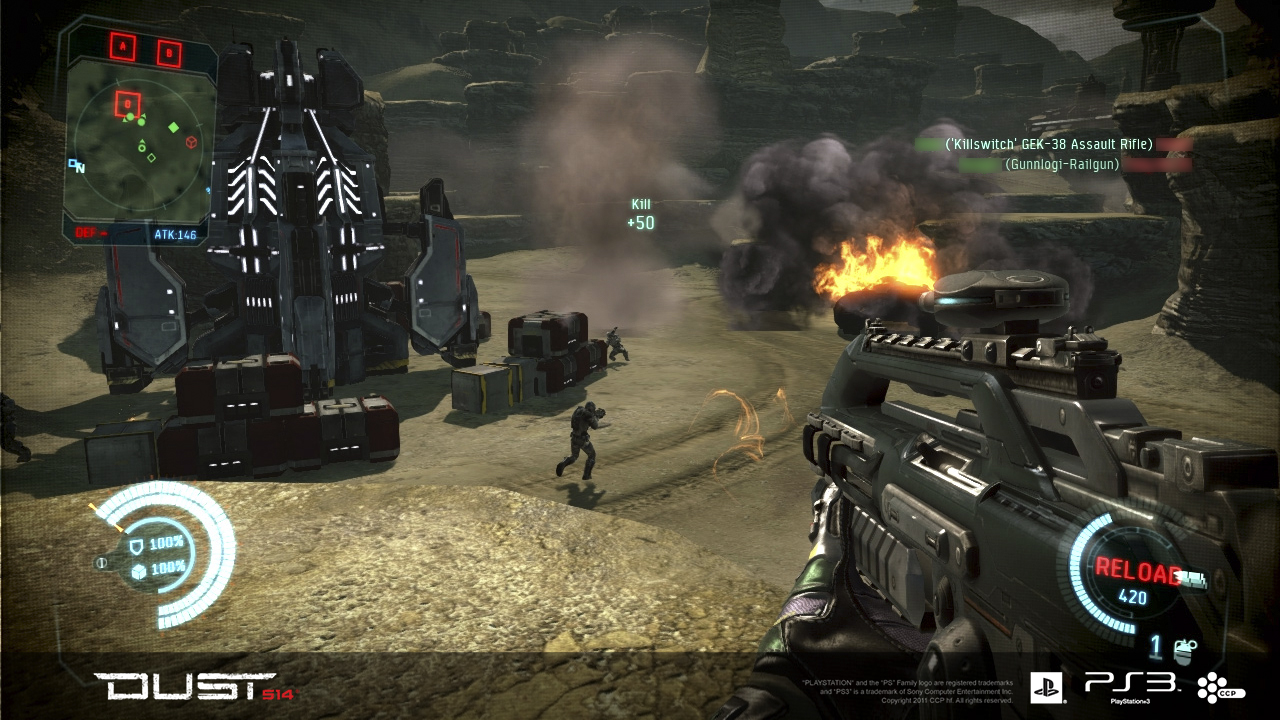Click the red cube marker on minimap

(x=191, y=142)
